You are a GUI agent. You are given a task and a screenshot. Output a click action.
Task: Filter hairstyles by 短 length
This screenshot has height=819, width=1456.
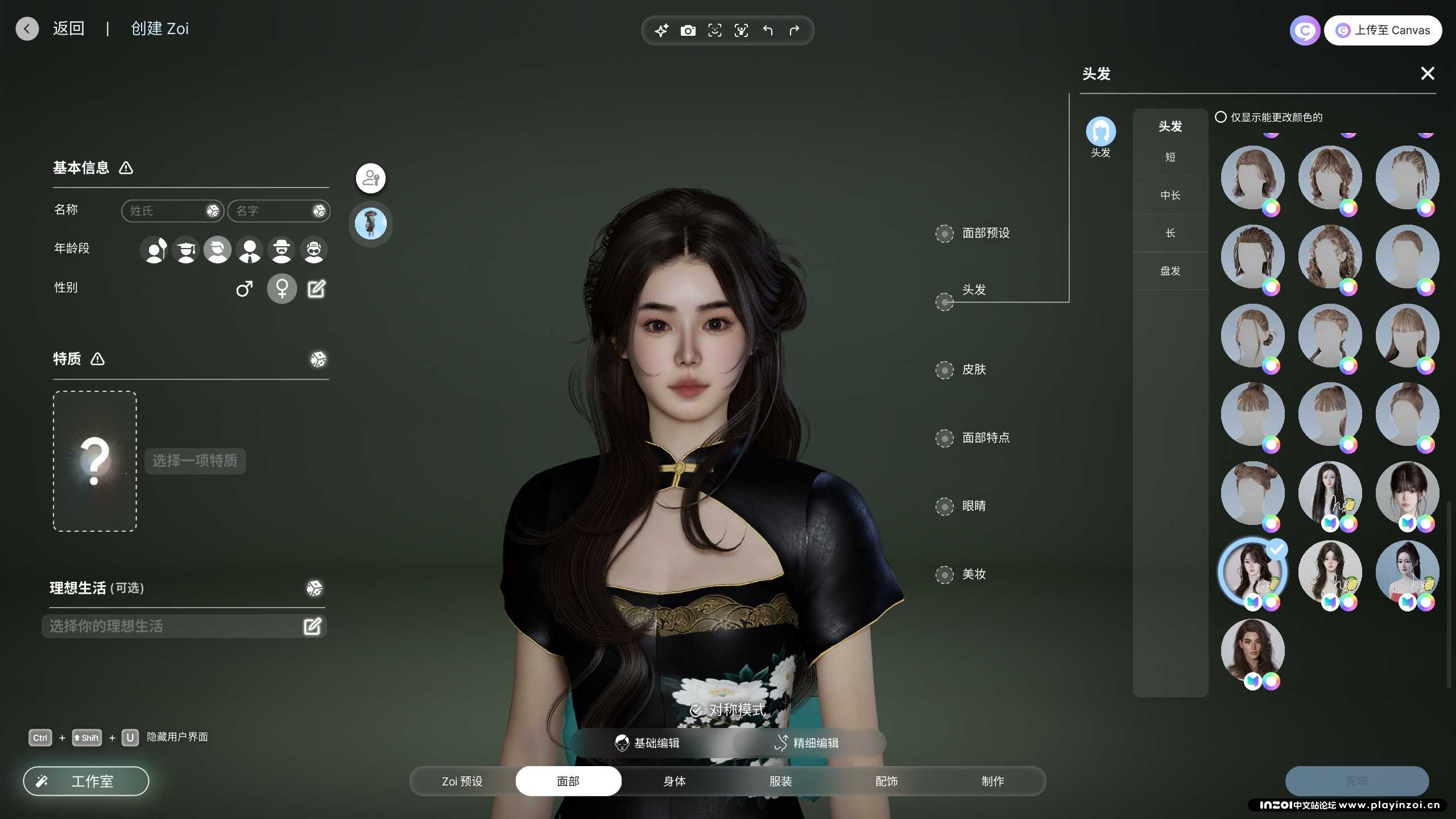tap(1170, 158)
